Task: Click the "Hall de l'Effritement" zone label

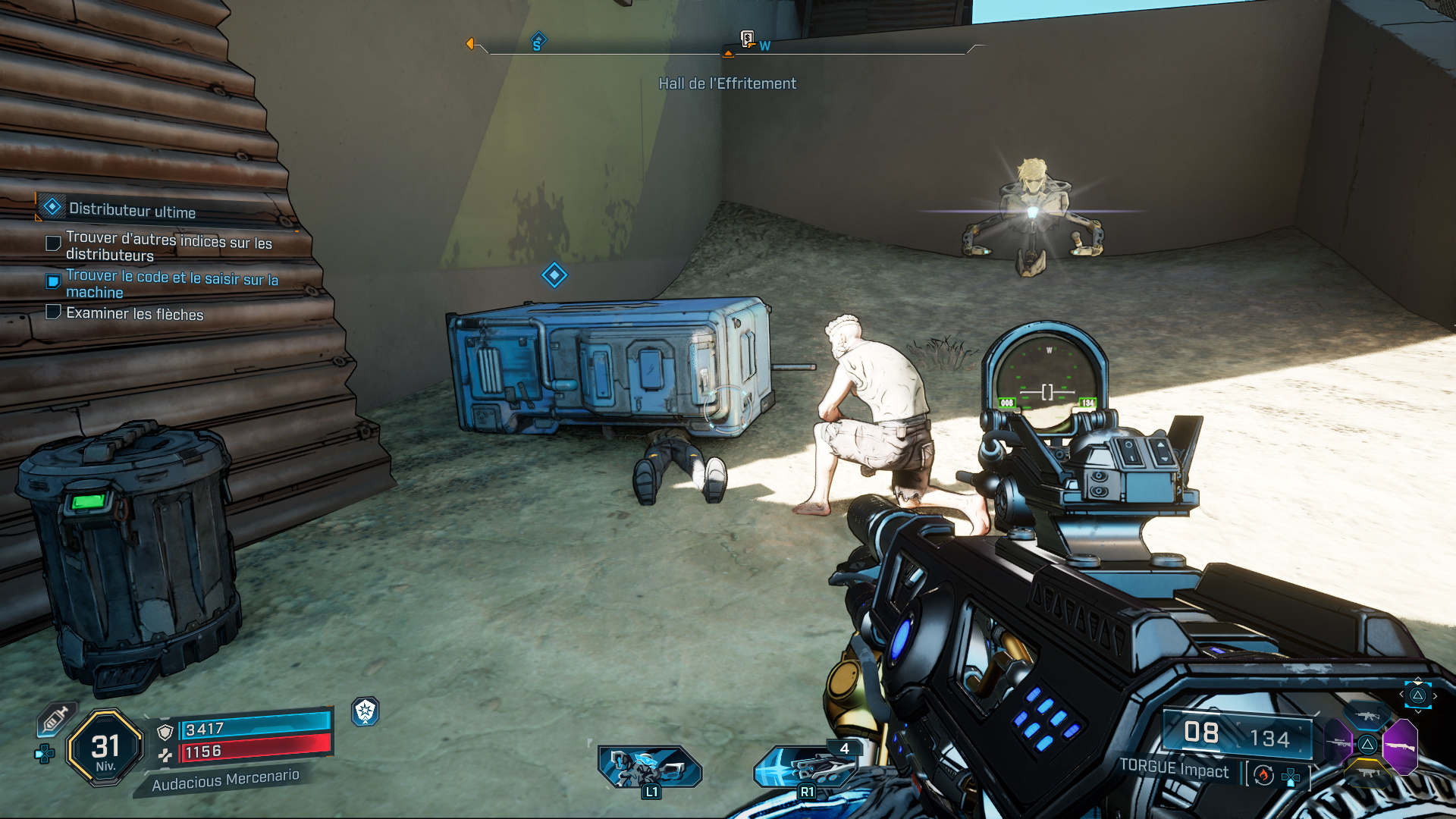Action: [x=728, y=83]
